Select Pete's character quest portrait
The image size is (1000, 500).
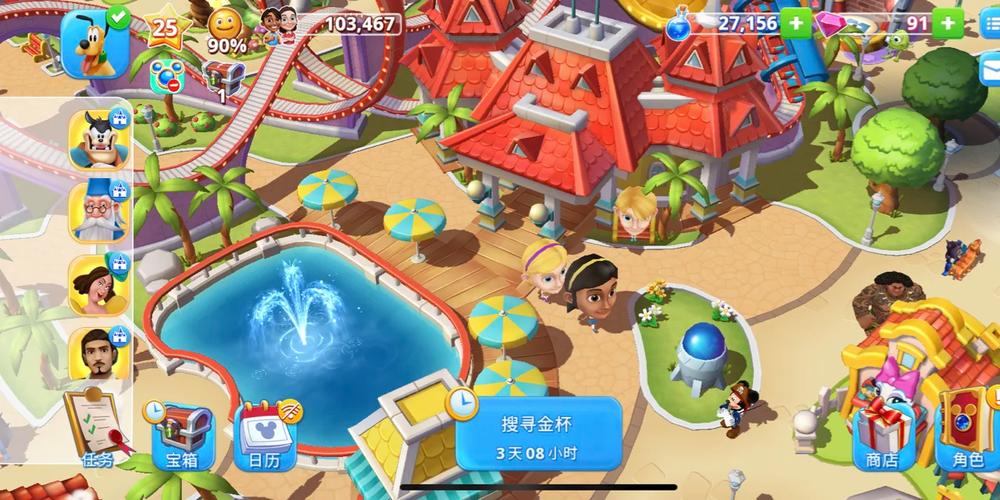pos(98,139)
